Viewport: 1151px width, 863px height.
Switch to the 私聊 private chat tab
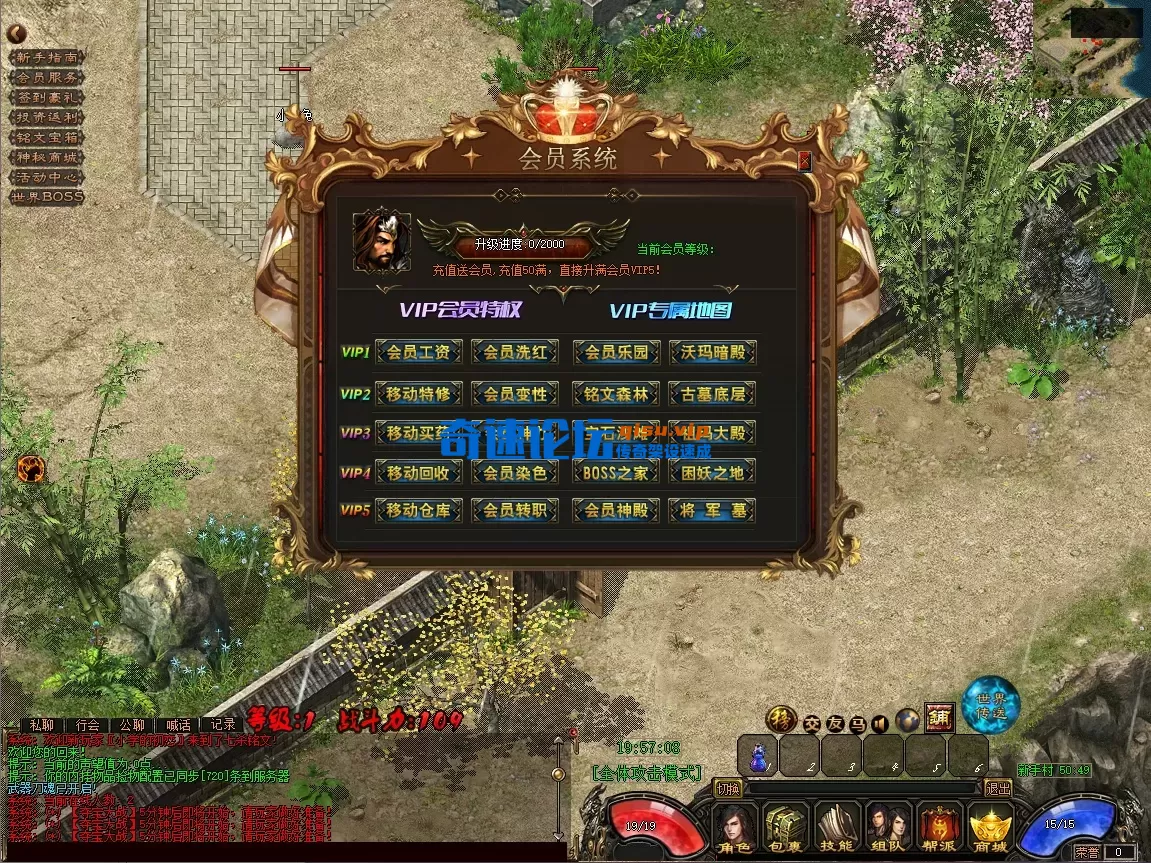pos(42,724)
